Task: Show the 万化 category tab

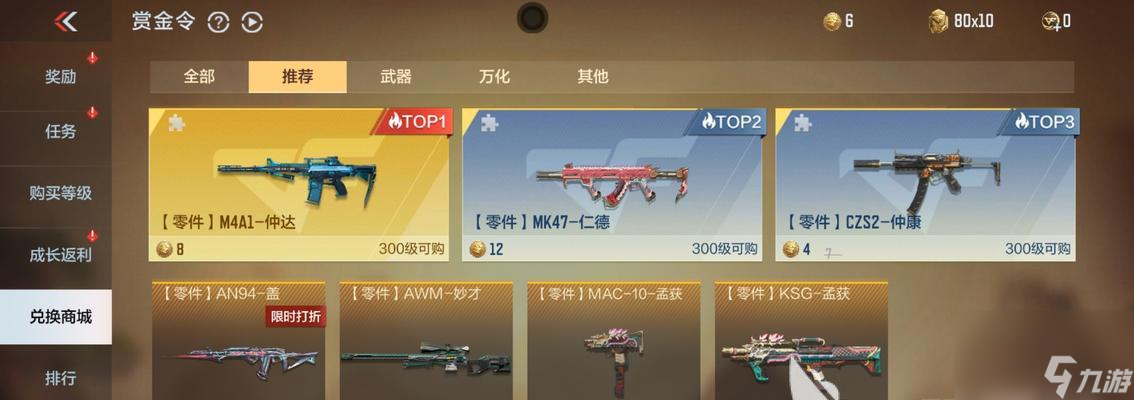Action: 494,76
